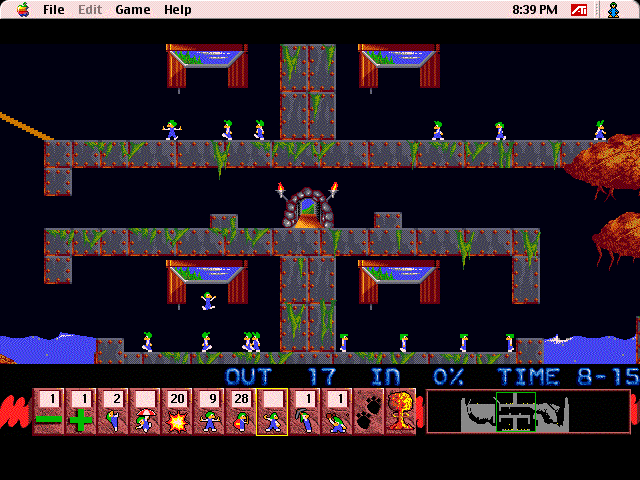Click the level minimap
The image size is (640, 480).
528,412
